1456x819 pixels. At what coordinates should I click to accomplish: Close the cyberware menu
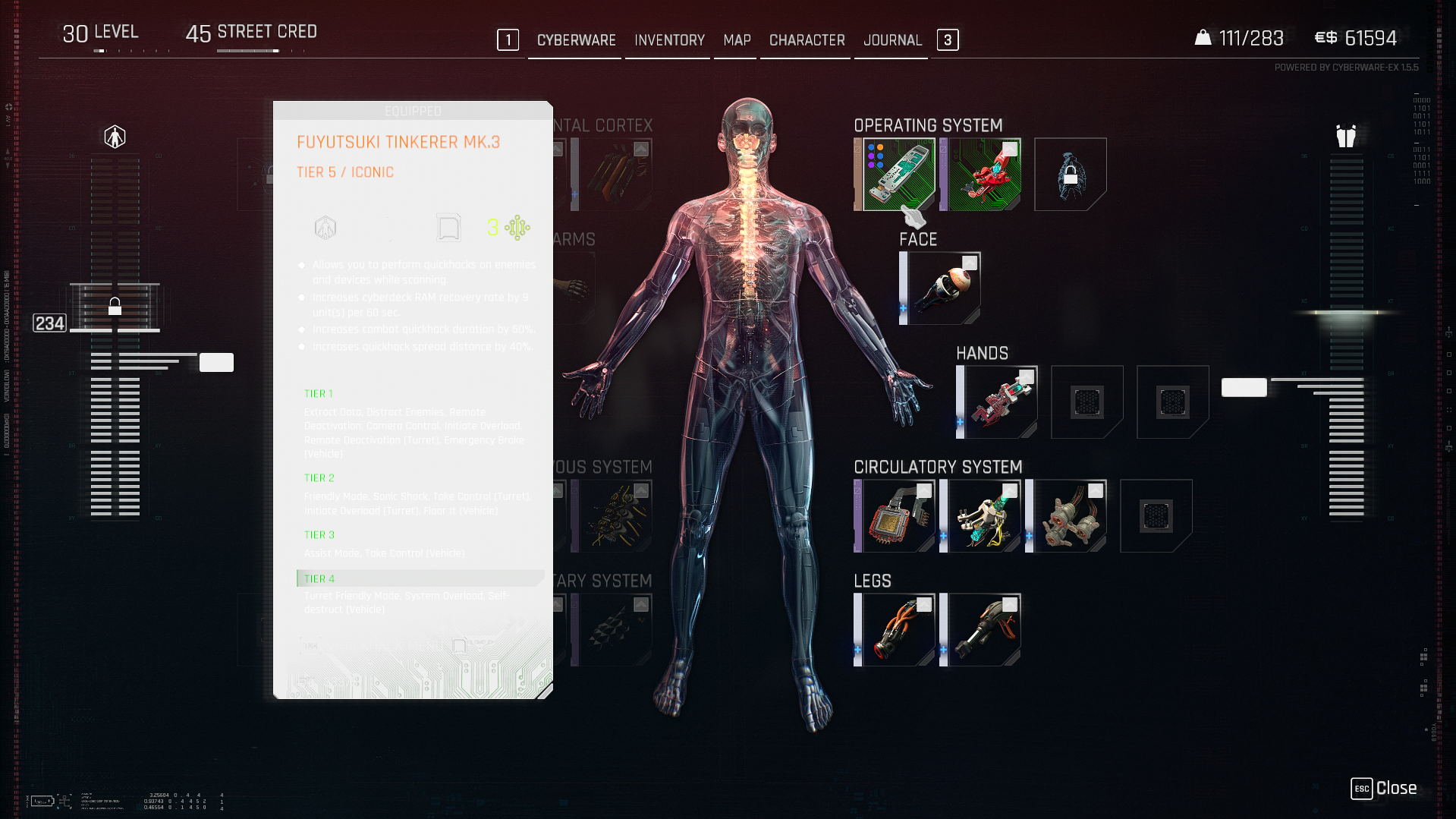point(1384,789)
